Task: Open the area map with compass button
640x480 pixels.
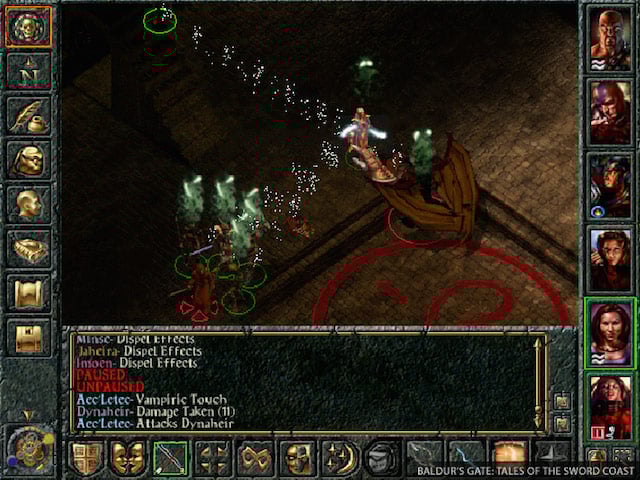Action: pos(29,70)
